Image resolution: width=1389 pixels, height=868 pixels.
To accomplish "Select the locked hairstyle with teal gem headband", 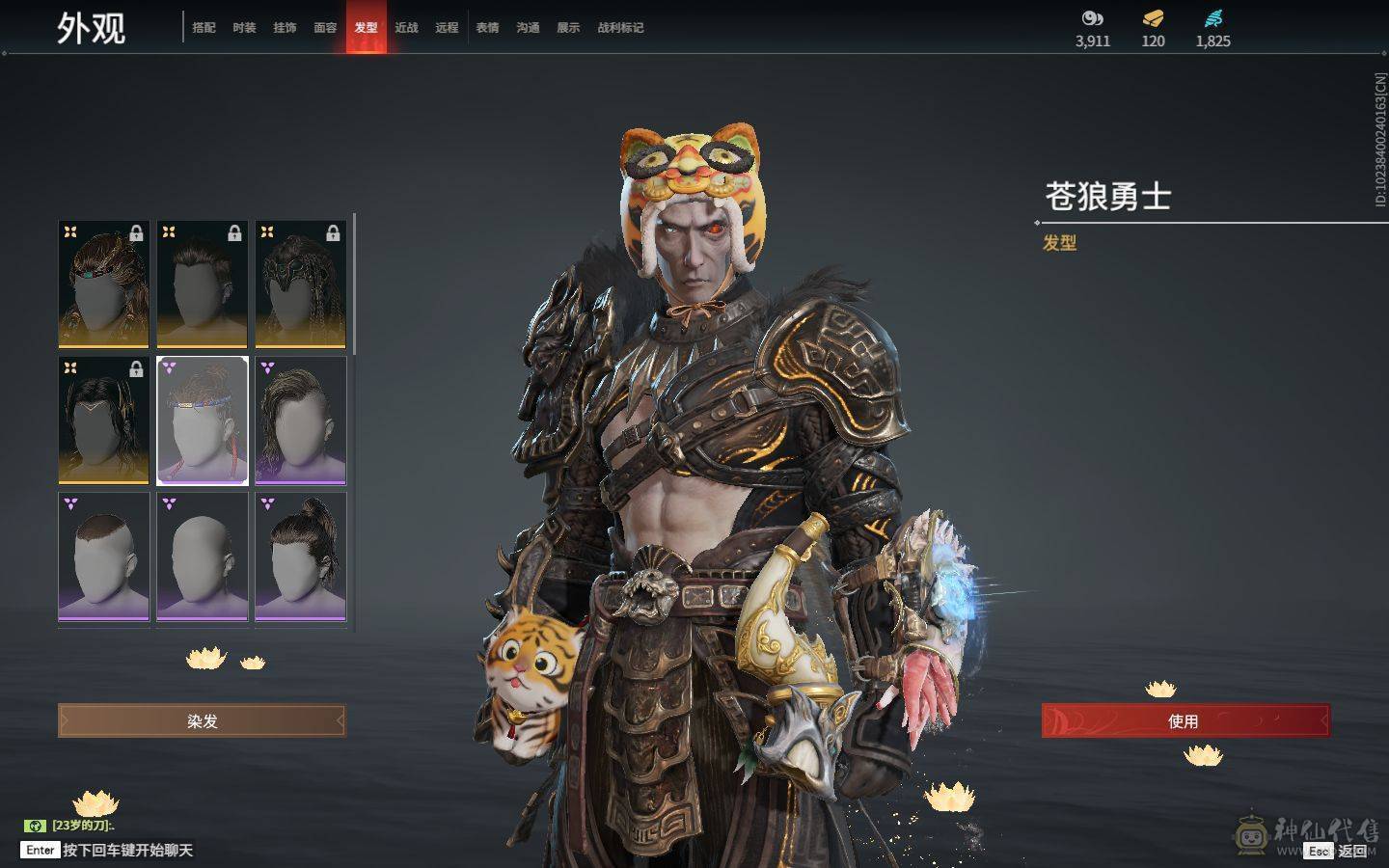I will pyautogui.click(x=104, y=285).
